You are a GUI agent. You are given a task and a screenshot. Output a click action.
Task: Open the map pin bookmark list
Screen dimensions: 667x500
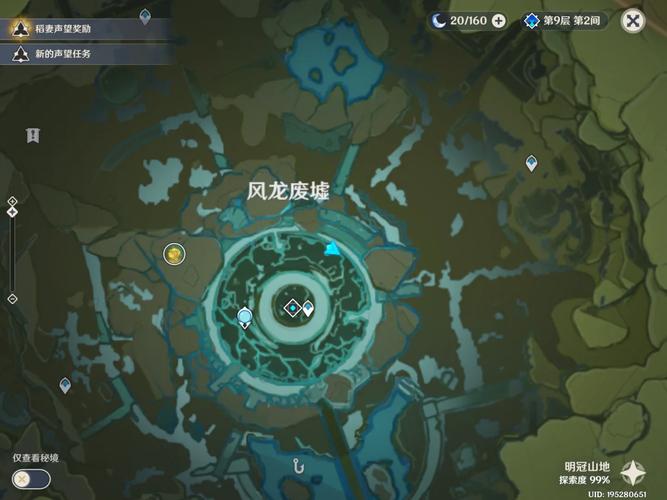33,134
